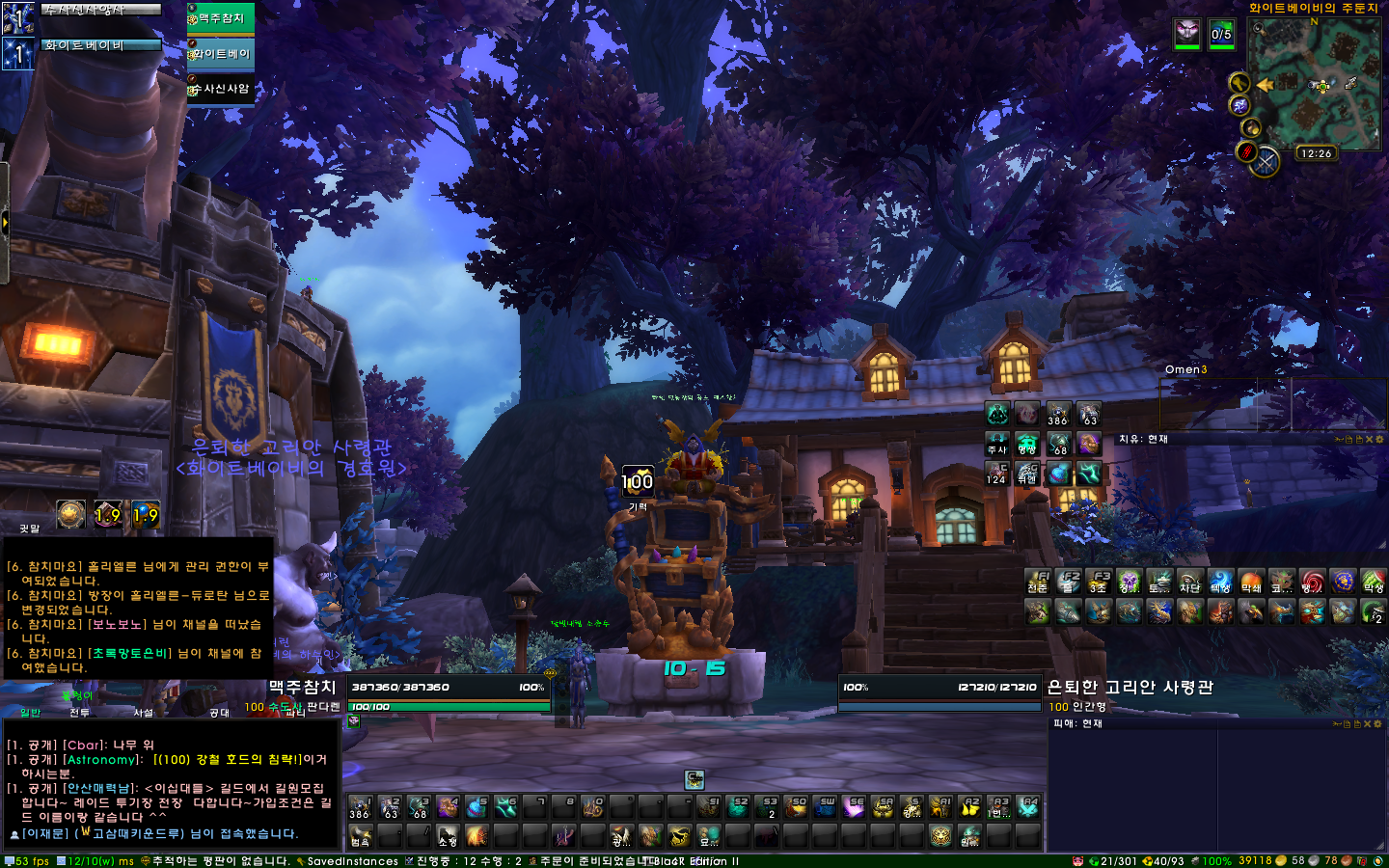This screenshot has height=868, width=1389.
Task: Open the 사설 chat tab
Action: (x=144, y=713)
